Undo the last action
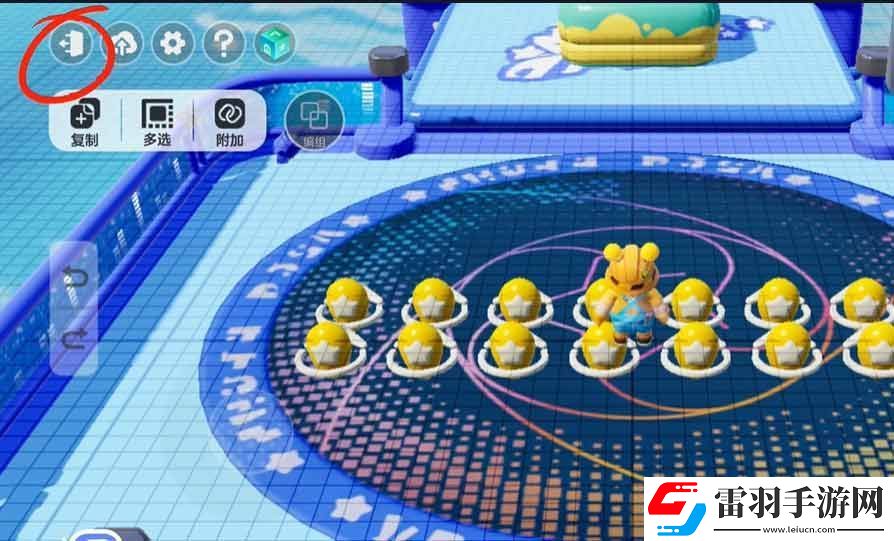894x541 pixels. 76,277
